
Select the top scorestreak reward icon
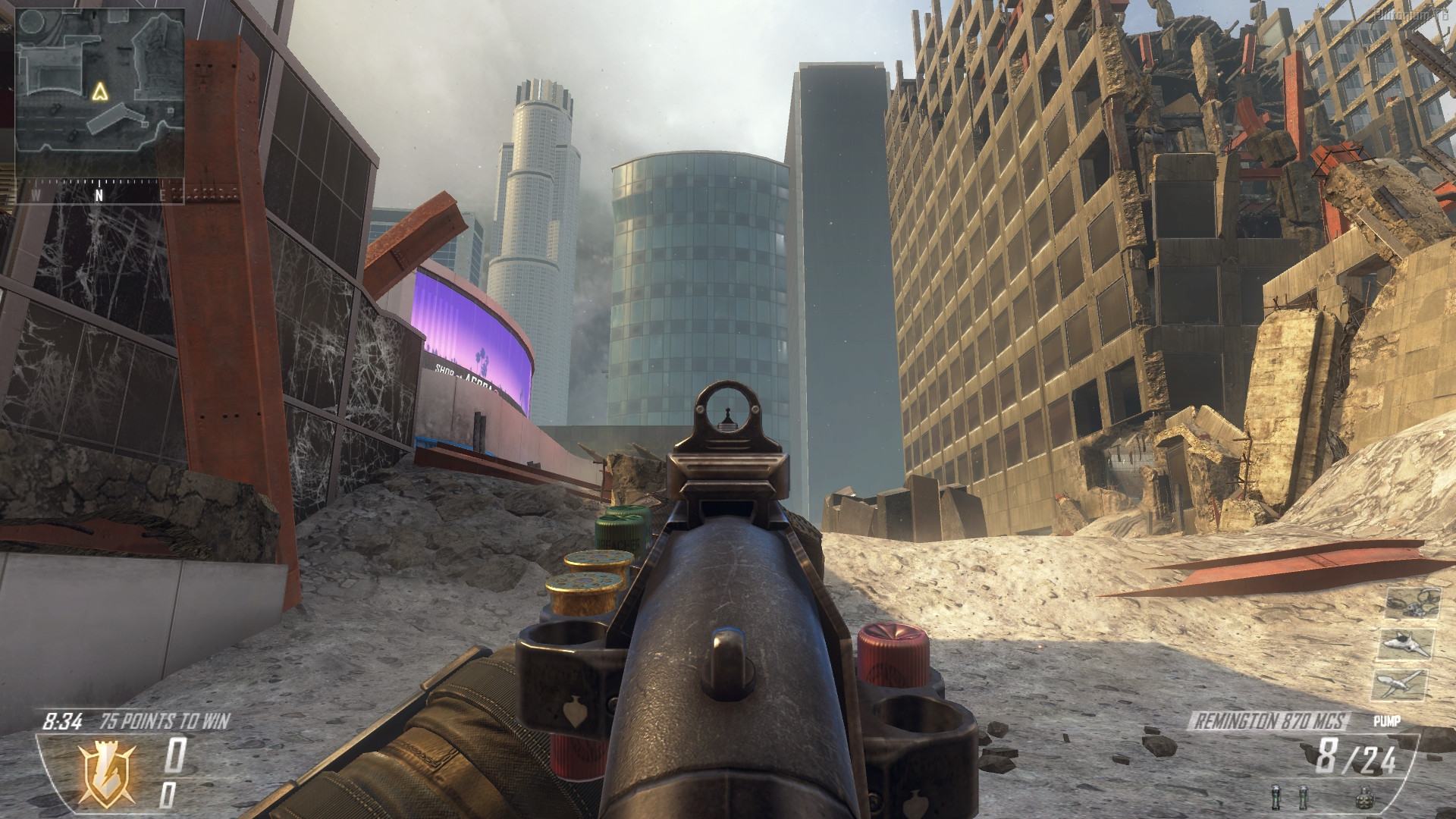tap(1414, 604)
